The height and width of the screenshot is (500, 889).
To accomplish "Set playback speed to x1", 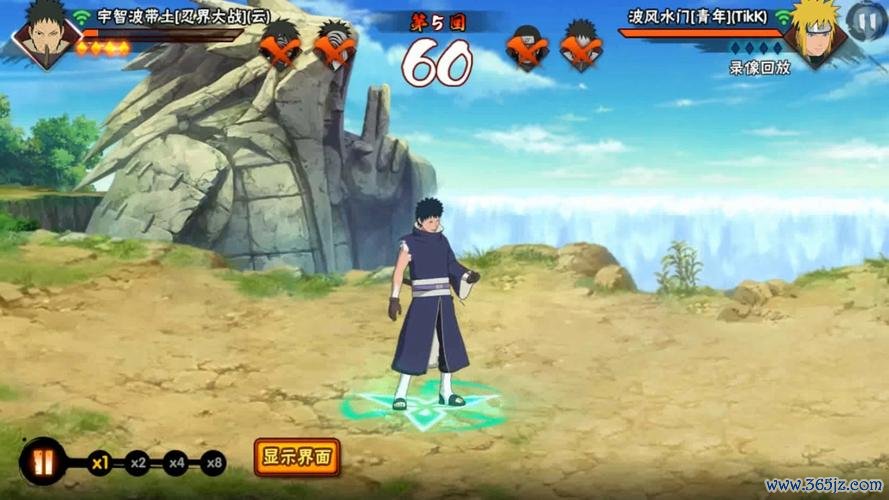I will [x=100, y=463].
